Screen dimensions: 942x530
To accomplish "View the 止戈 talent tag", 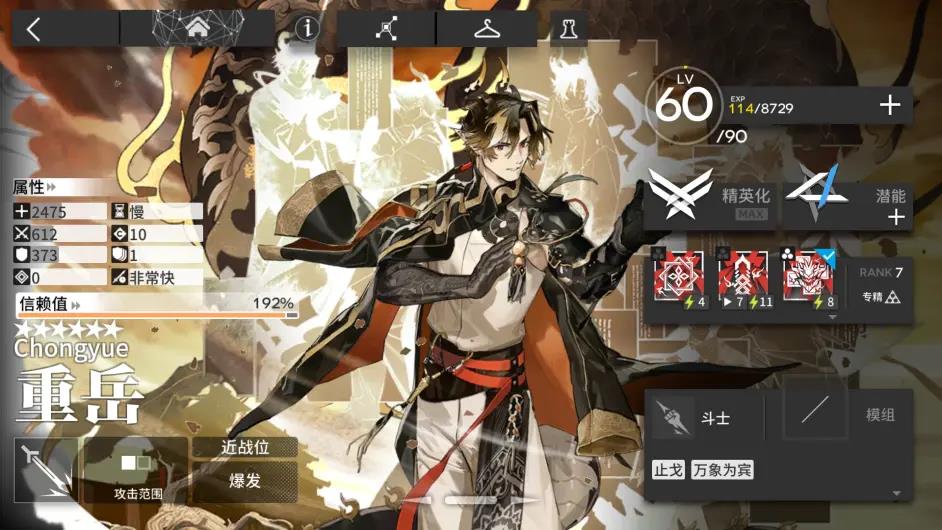I will [x=668, y=469].
